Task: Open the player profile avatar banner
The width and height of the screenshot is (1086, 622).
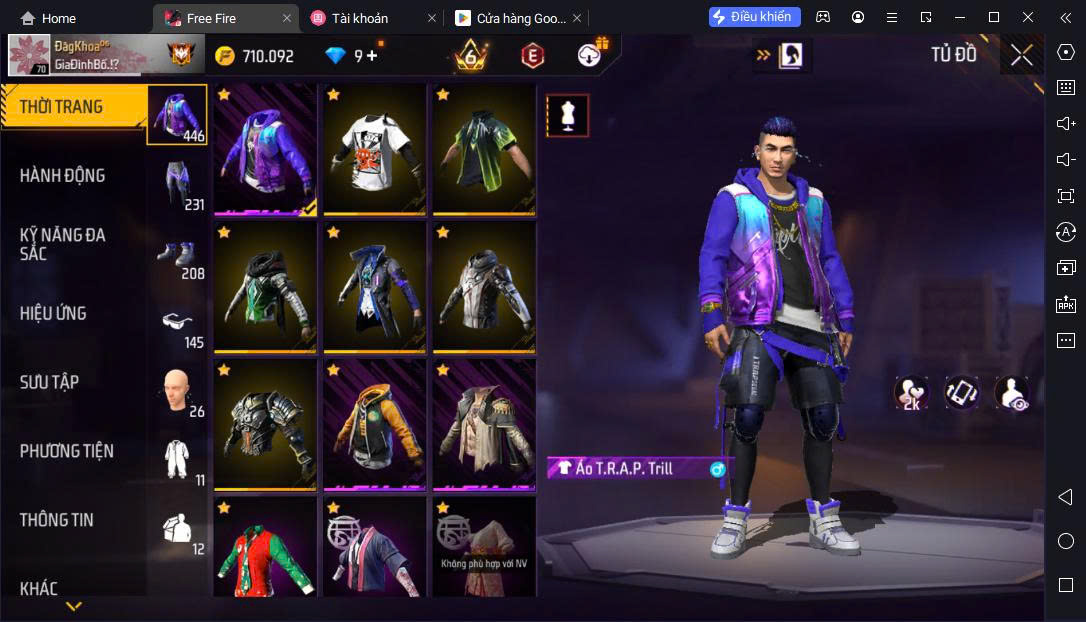Action: [x=78, y=56]
